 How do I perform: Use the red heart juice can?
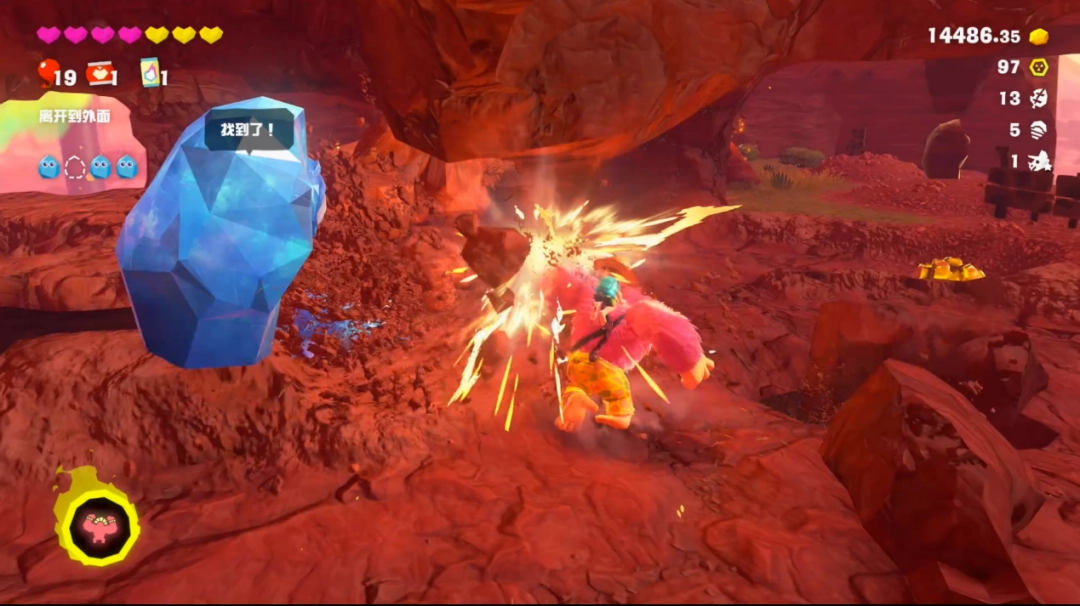click(98, 73)
